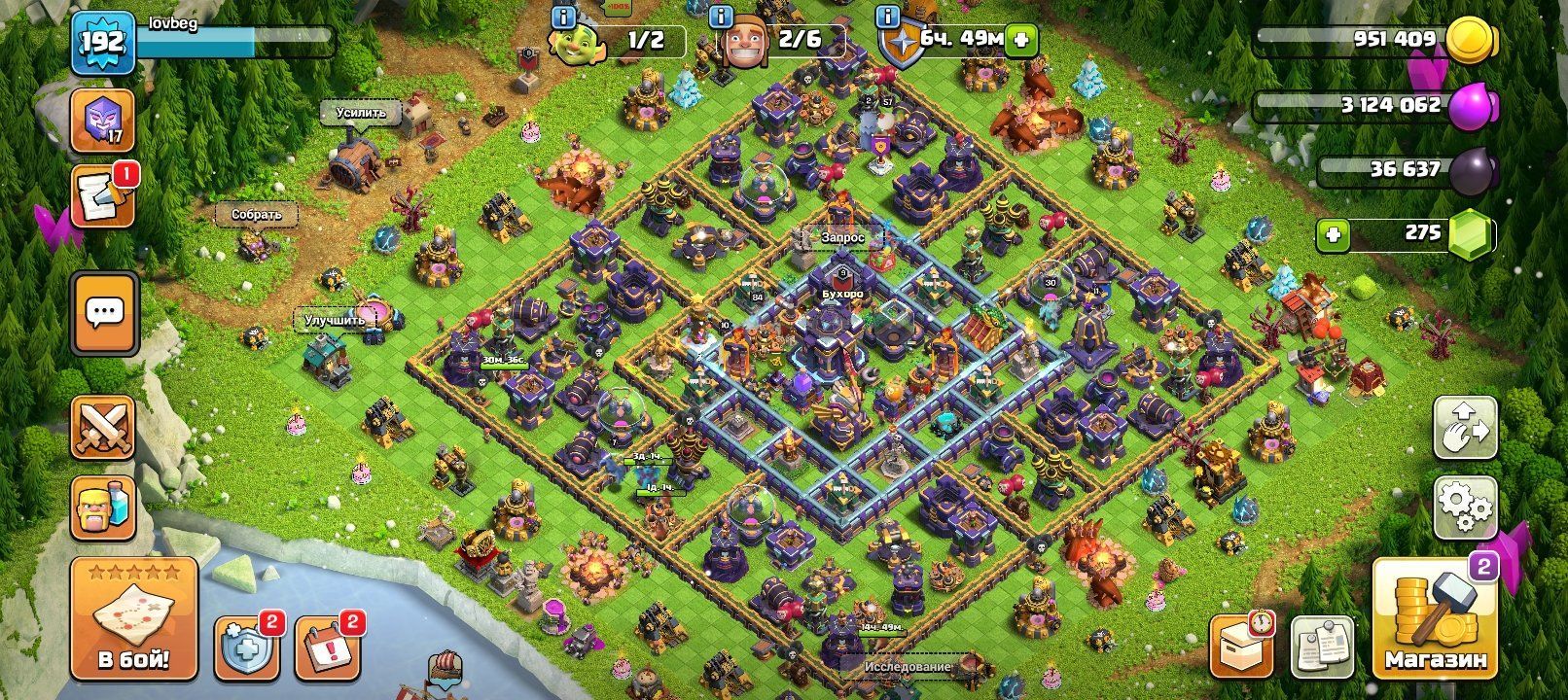Open the clan badge with number 17

[x=102, y=121]
